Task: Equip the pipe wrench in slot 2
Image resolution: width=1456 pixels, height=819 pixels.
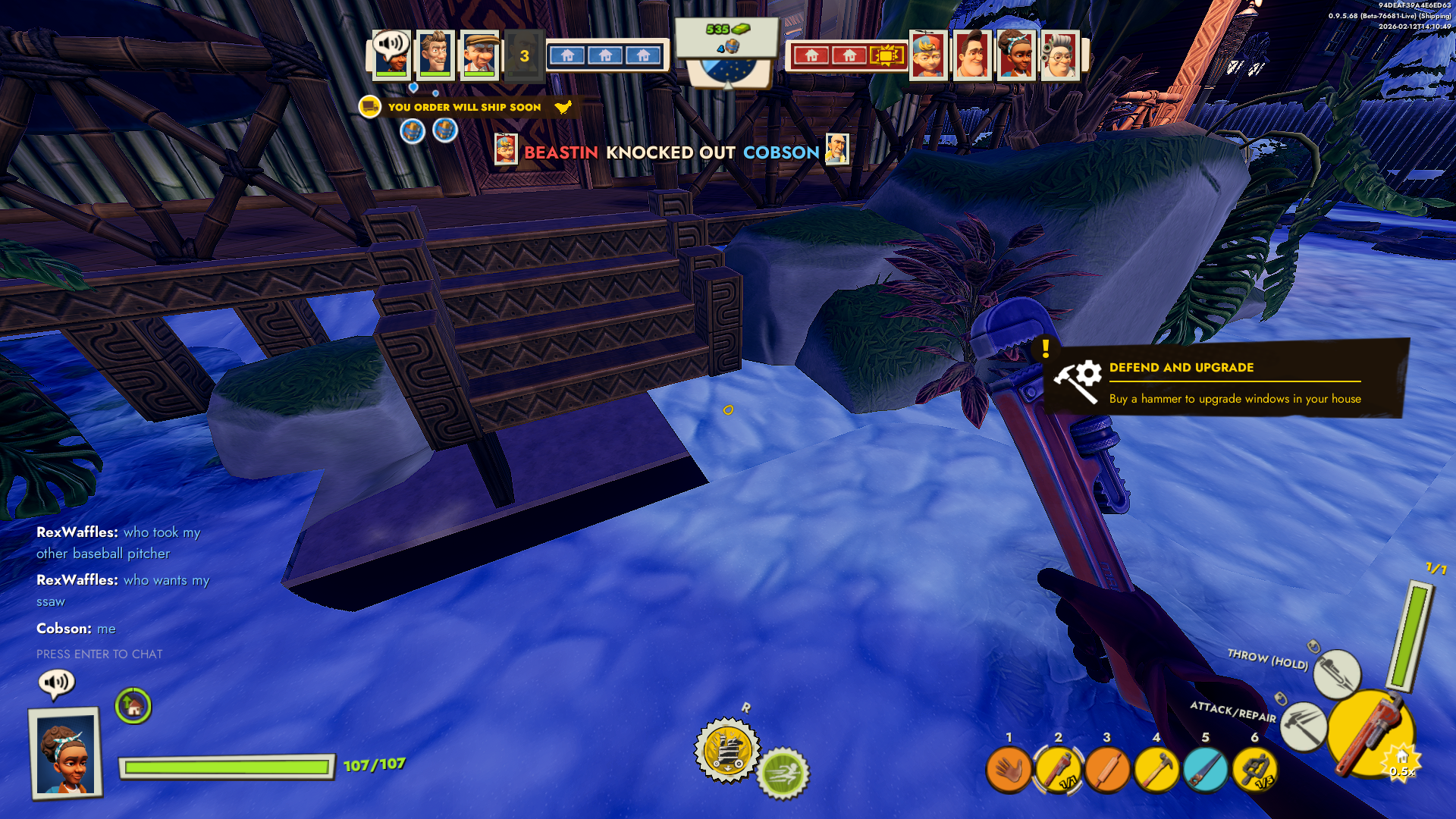Action: pos(1058,770)
